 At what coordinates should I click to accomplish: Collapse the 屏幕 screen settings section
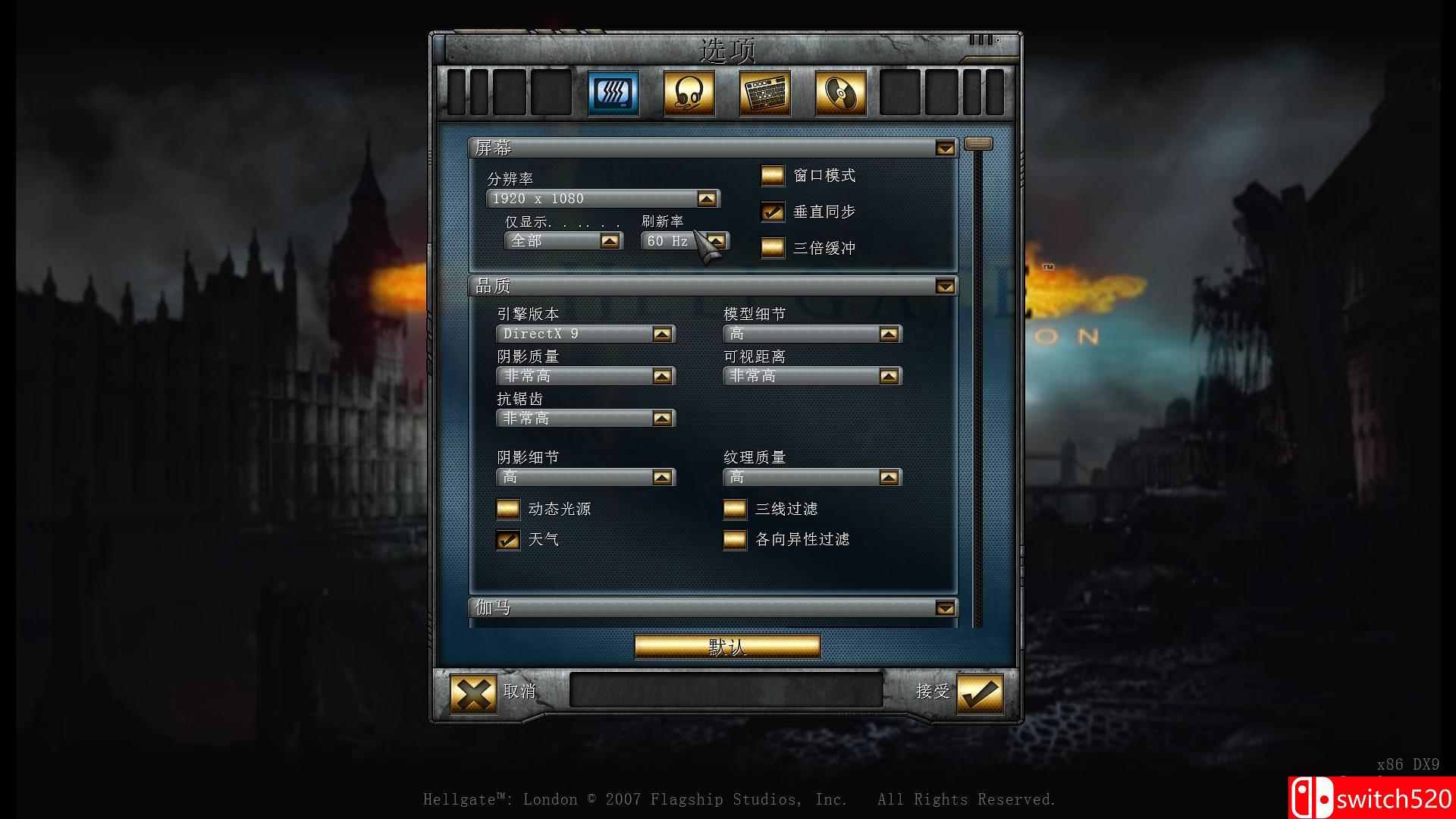click(x=945, y=148)
